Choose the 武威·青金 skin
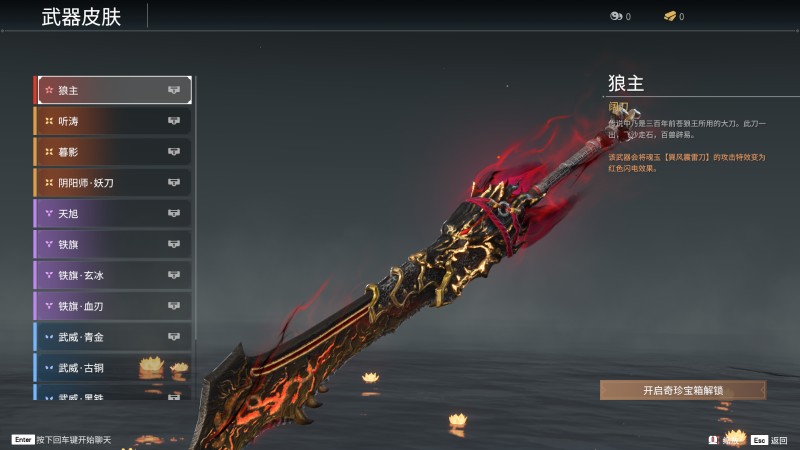The width and height of the screenshot is (800, 450). pyautogui.click(x=114, y=337)
